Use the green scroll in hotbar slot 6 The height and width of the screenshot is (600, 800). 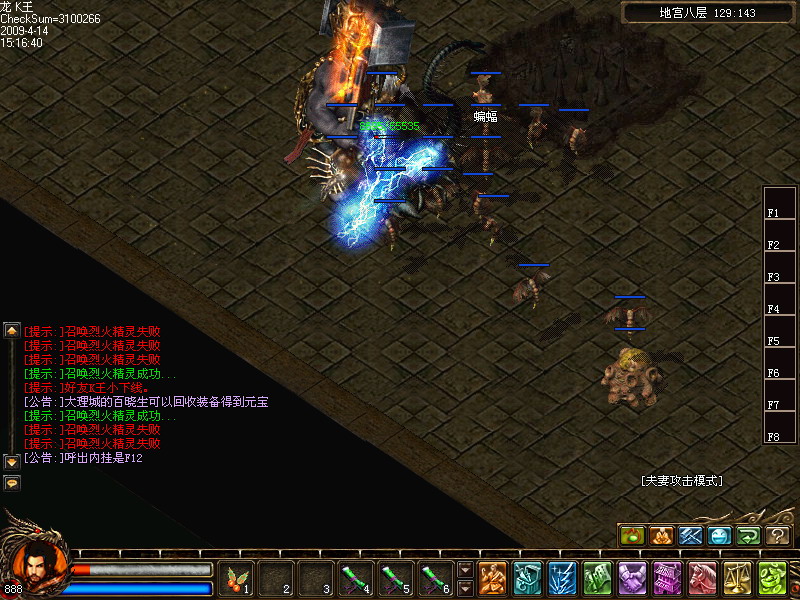[437, 578]
